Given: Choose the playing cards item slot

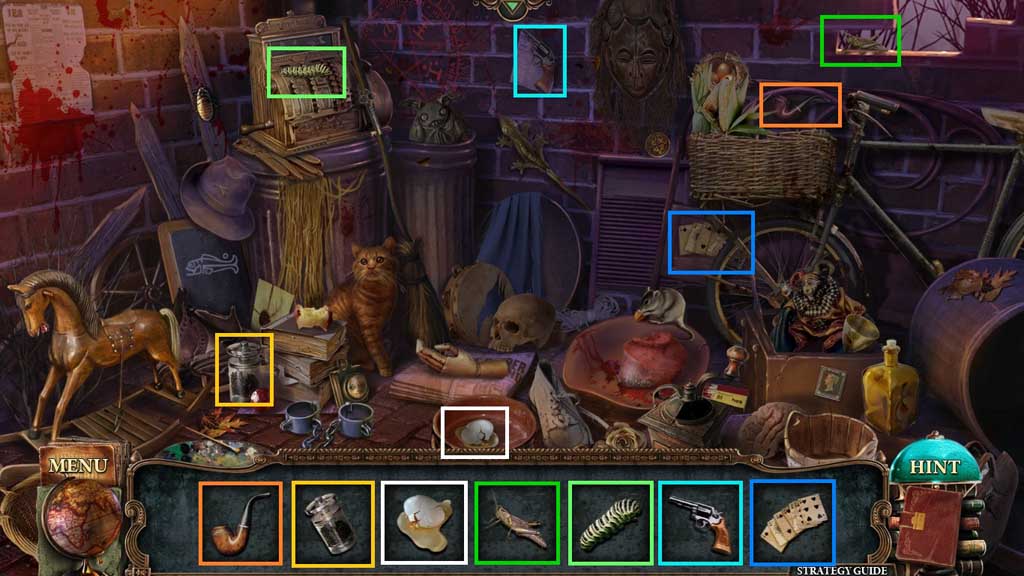Looking at the screenshot, I should pyautogui.click(x=792, y=522).
